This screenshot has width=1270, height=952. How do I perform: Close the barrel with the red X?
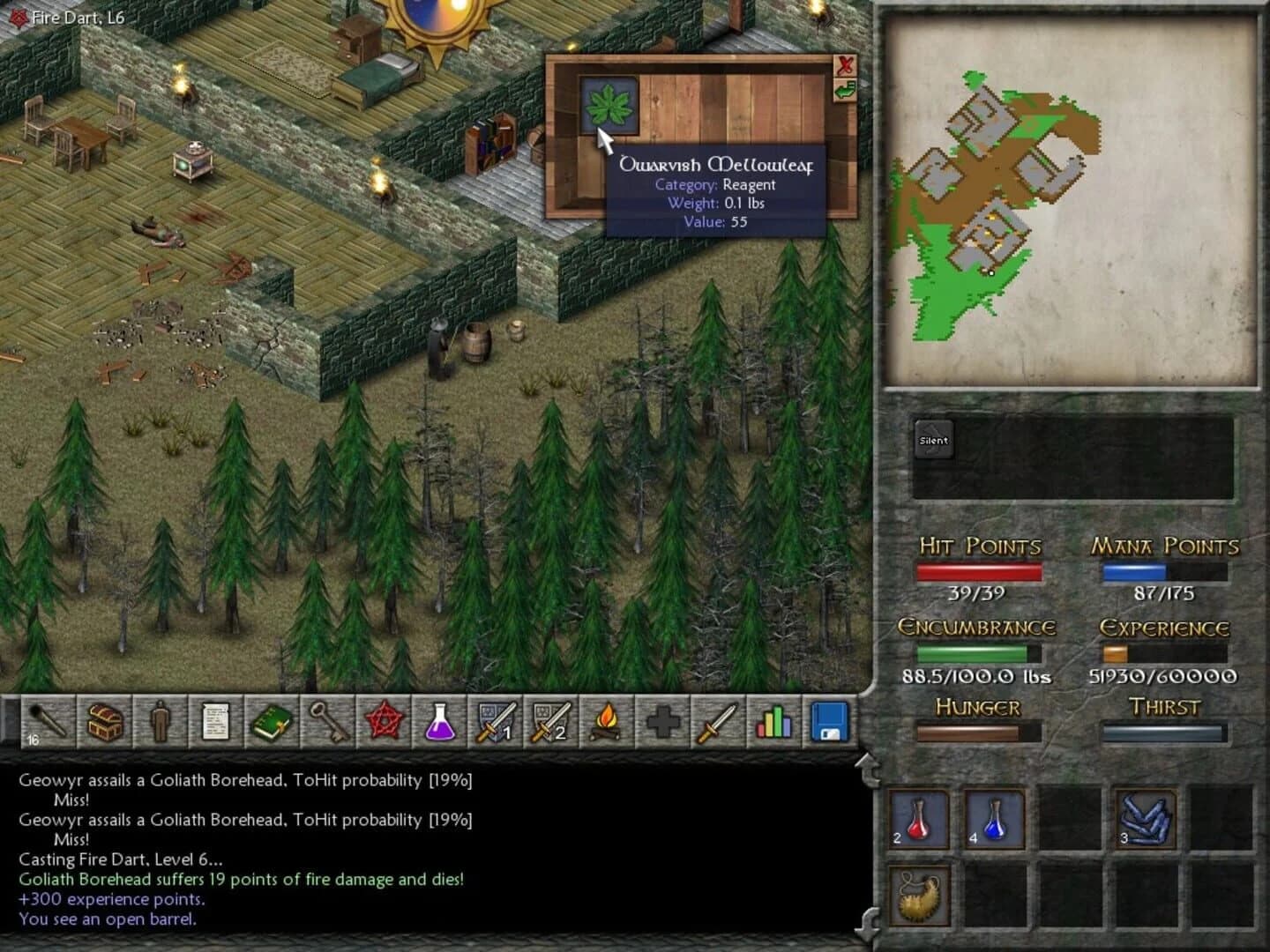click(844, 63)
